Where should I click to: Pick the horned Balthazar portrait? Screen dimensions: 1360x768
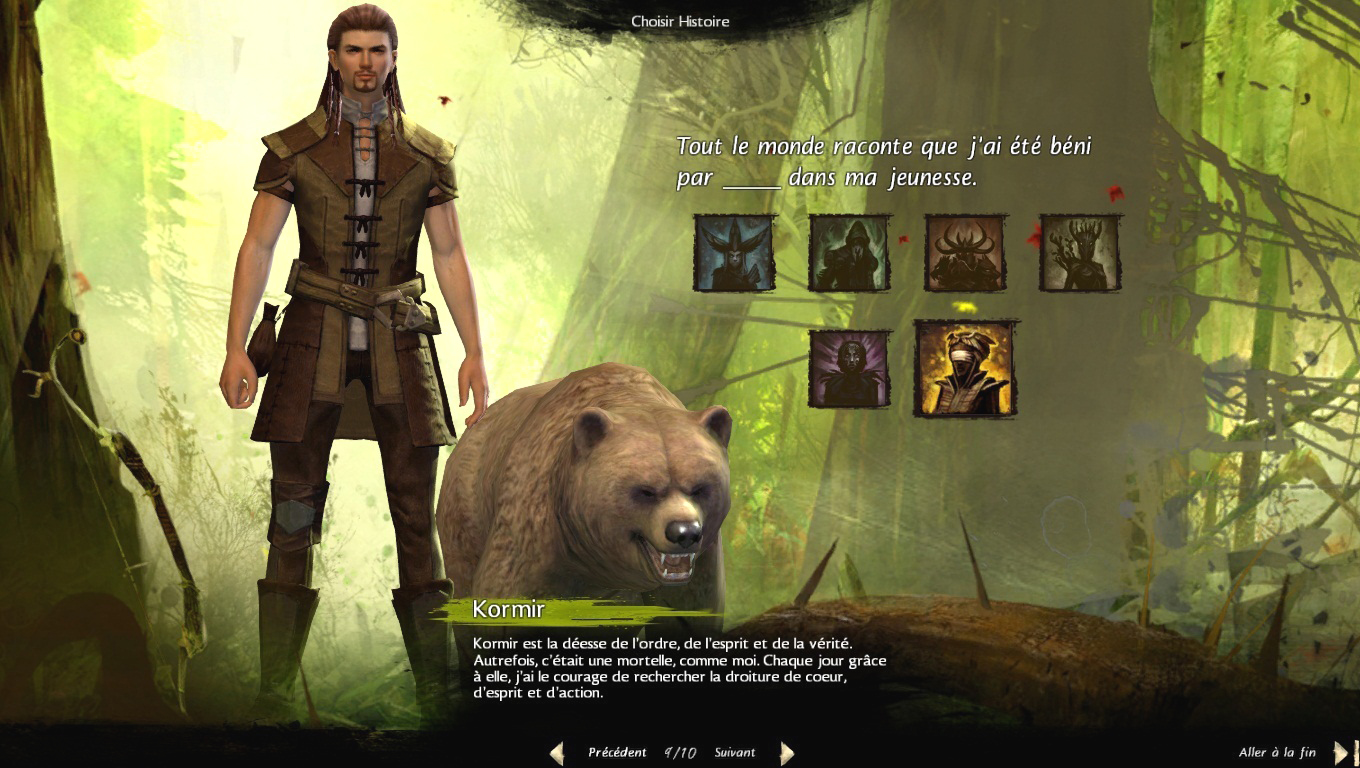point(965,253)
